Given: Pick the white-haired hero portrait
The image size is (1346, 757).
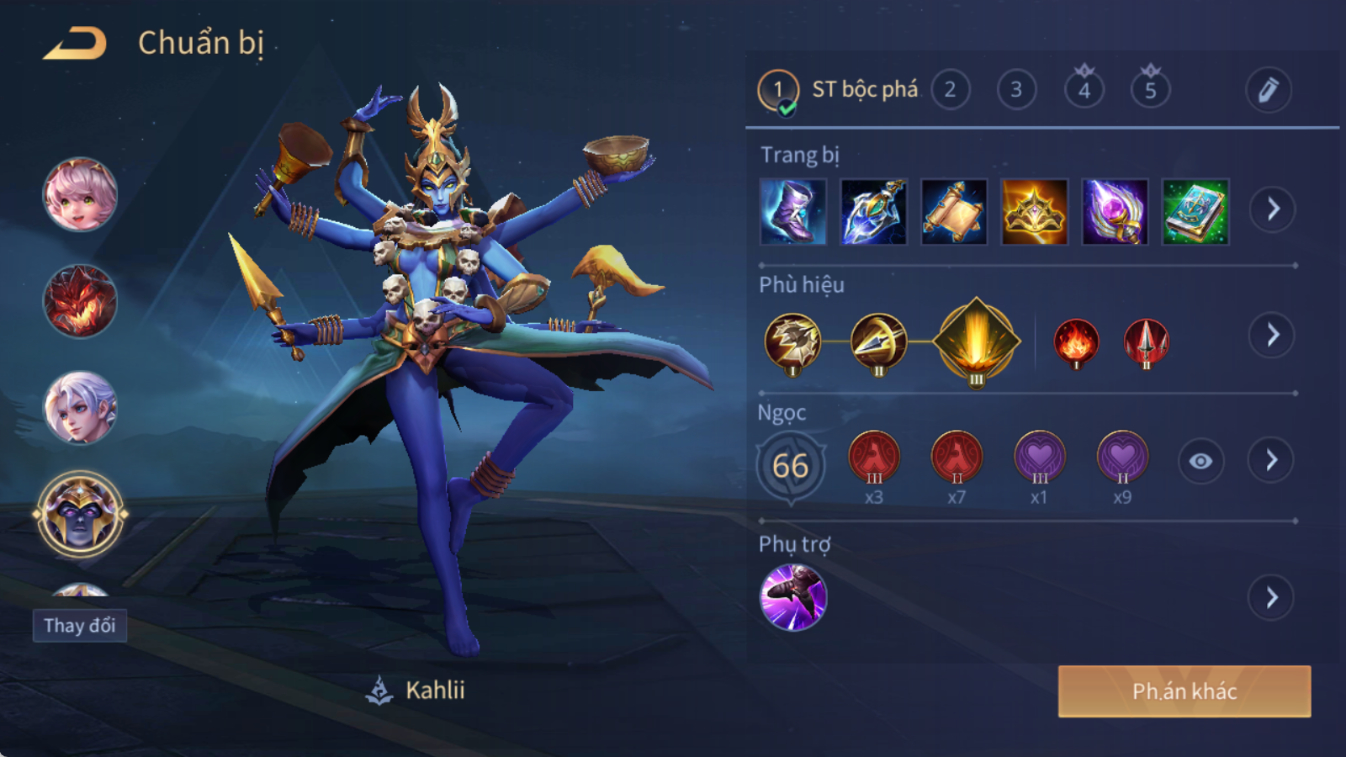Looking at the screenshot, I should point(80,408).
